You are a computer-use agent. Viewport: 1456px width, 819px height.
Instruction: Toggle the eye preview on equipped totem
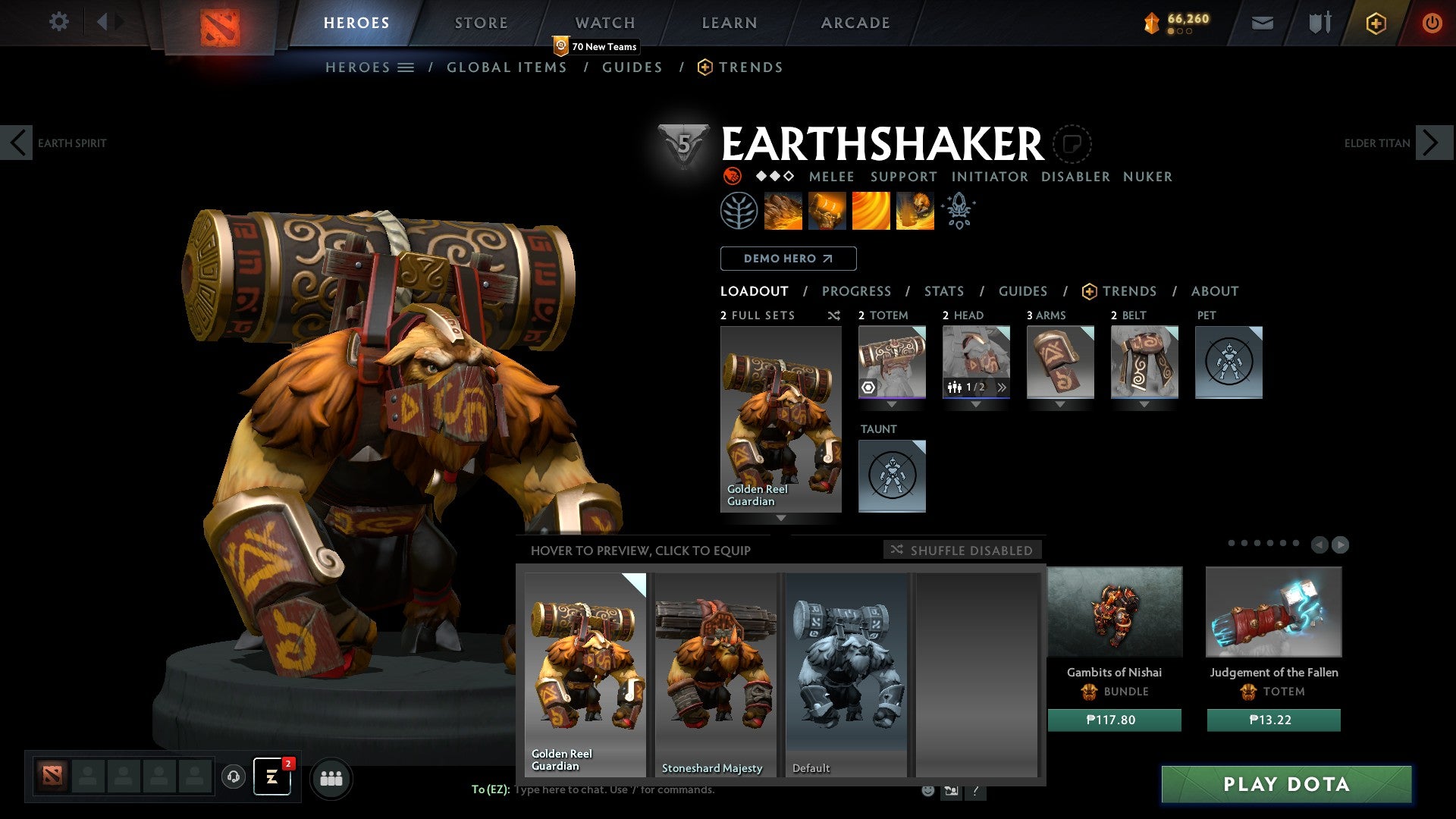click(867, 388)
